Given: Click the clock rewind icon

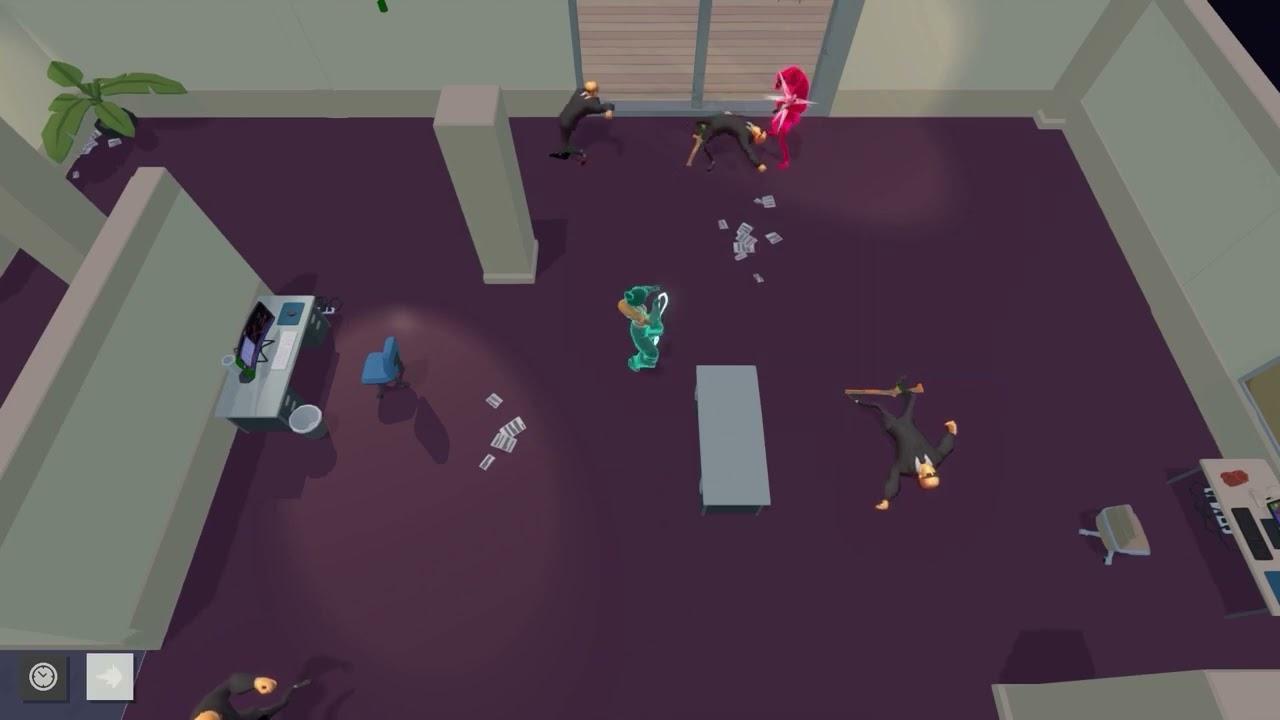Looking at the screenshot, I should [x=40, y=676].
